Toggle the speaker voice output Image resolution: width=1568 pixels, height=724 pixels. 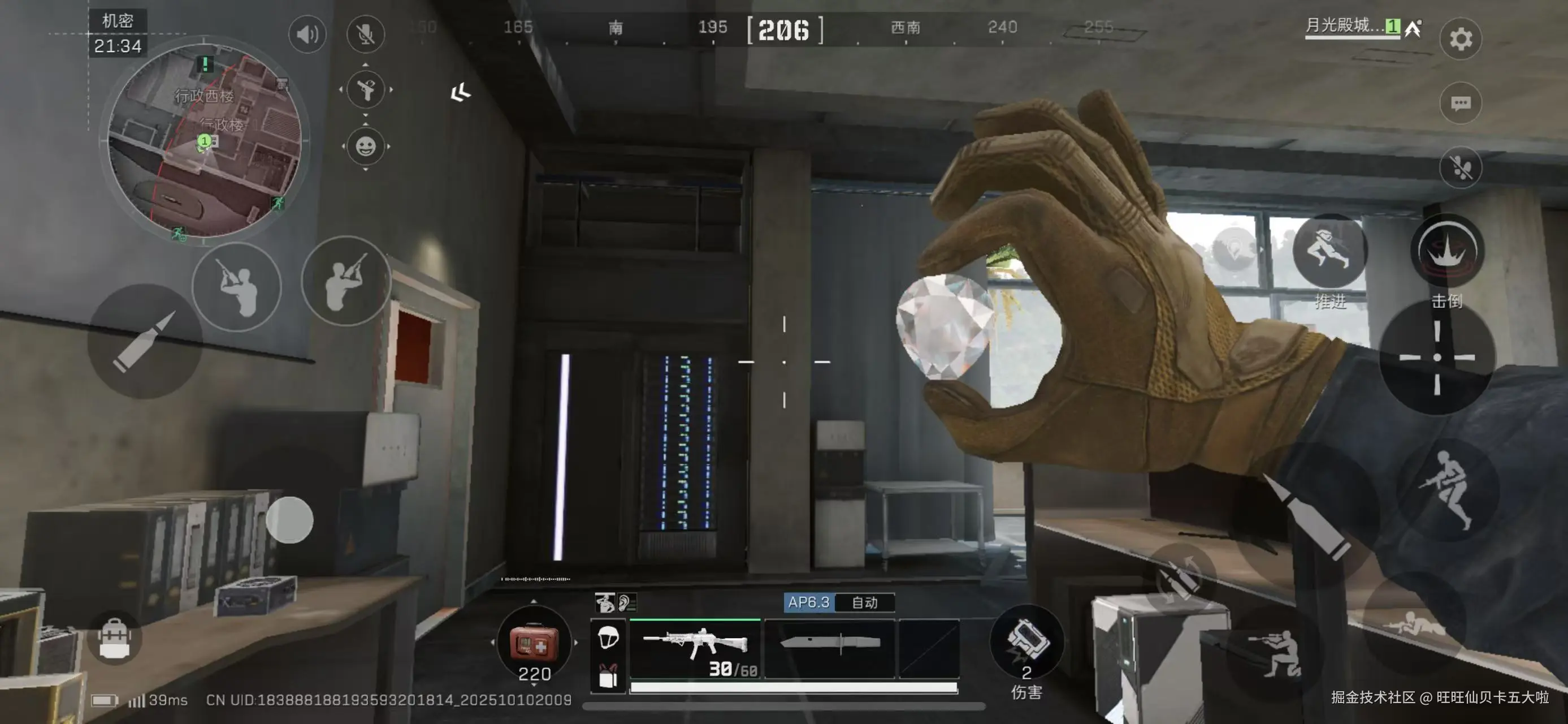click(307, 34)
